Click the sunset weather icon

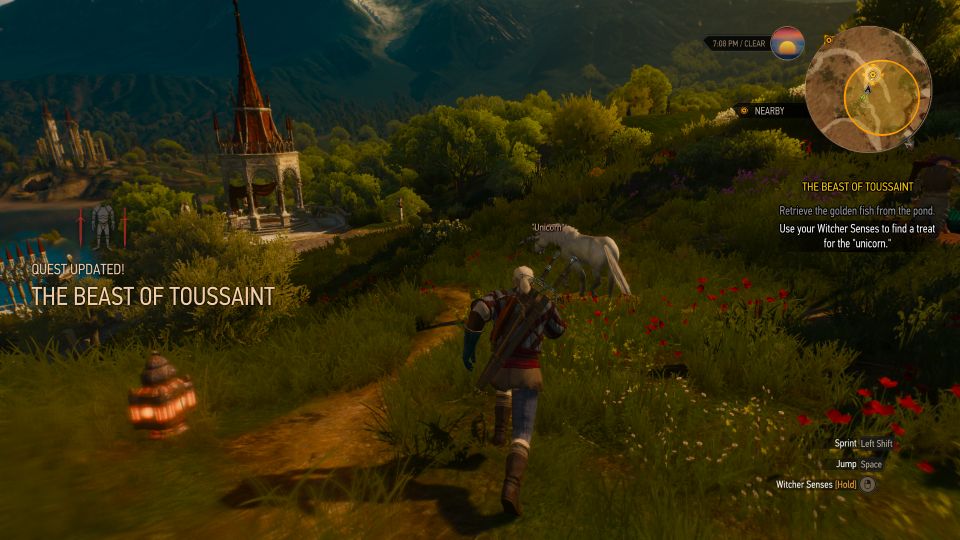pos(787,44)
